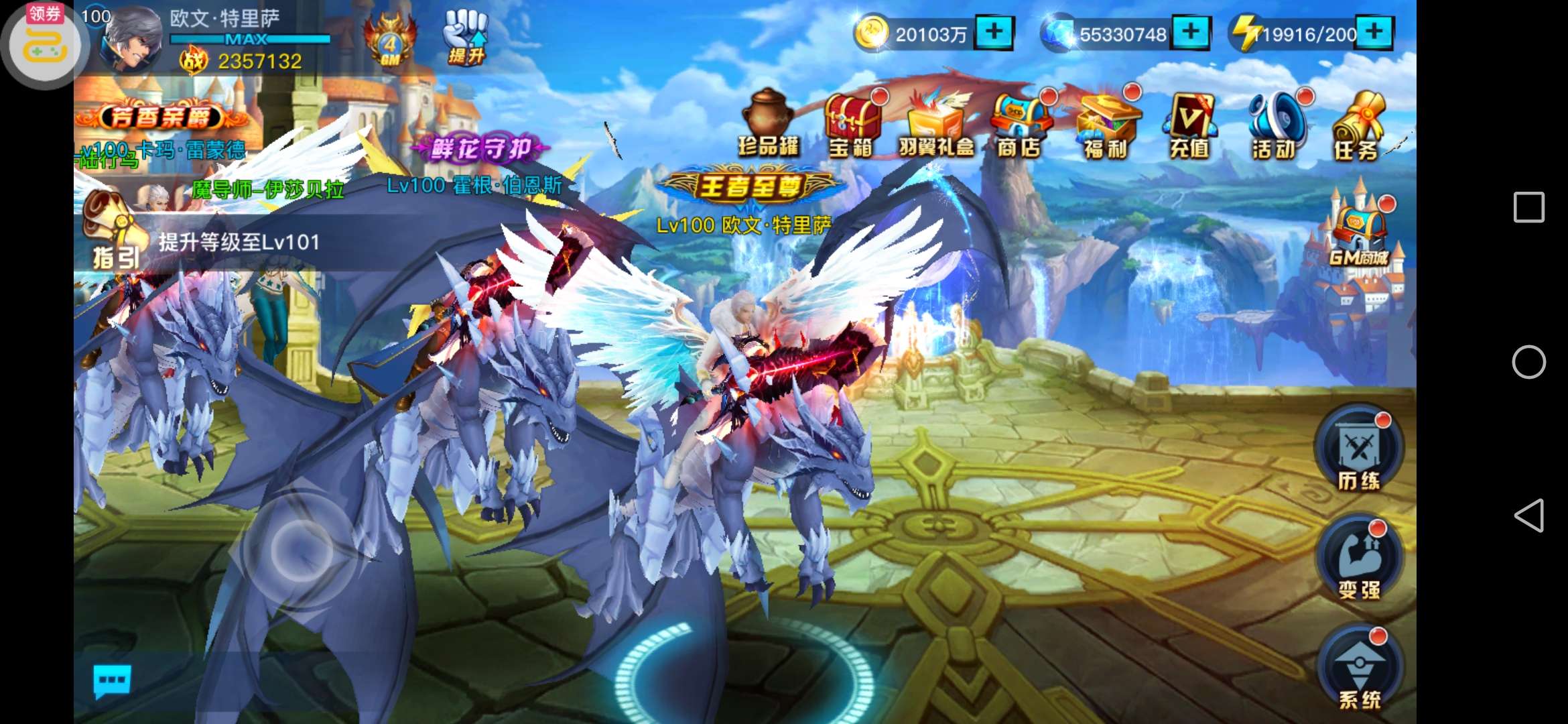Visit the GM商城 mall

pyautogui.click(x=1359, y=231)
